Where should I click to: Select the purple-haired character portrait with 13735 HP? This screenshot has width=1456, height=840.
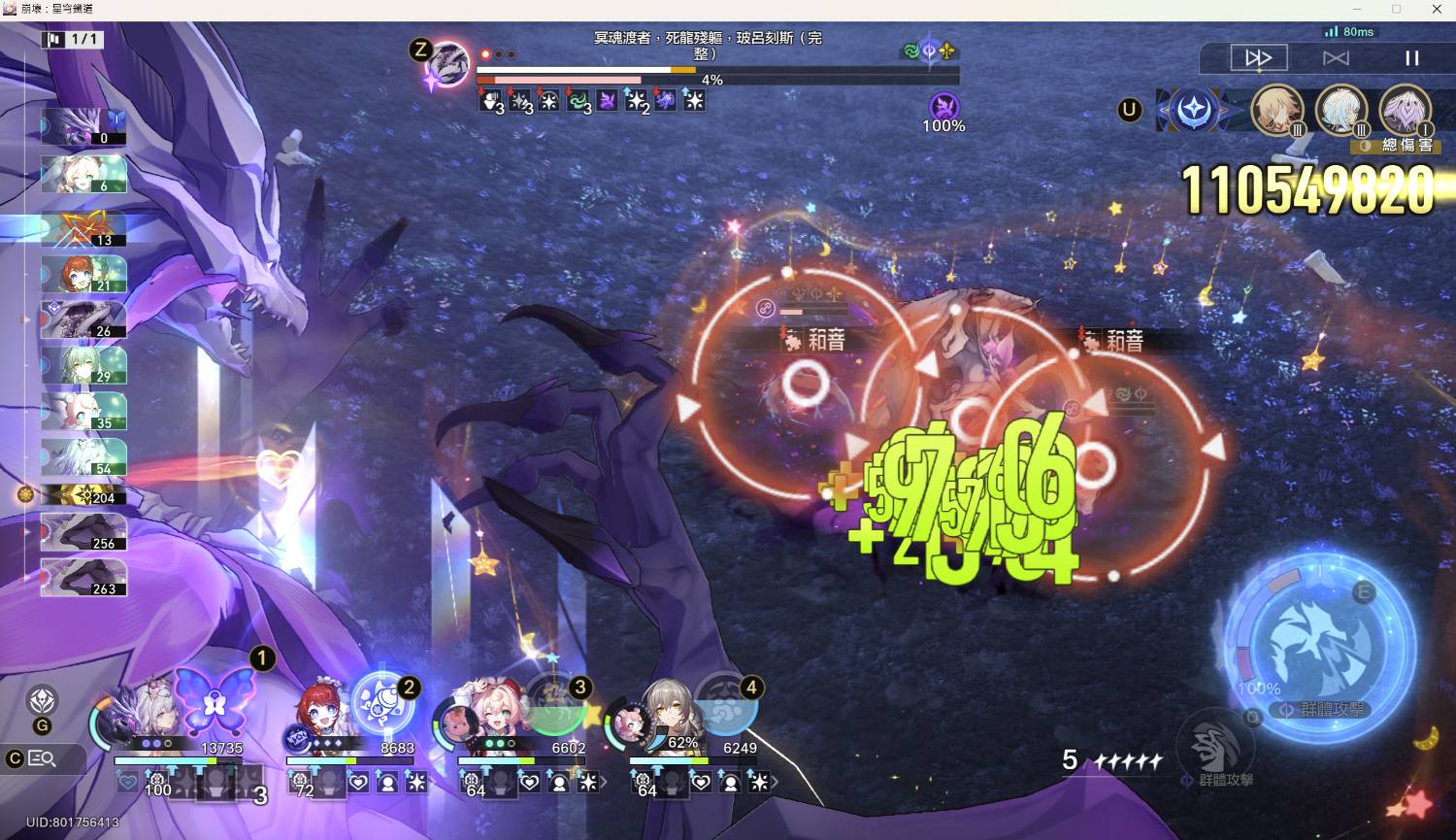146,714
